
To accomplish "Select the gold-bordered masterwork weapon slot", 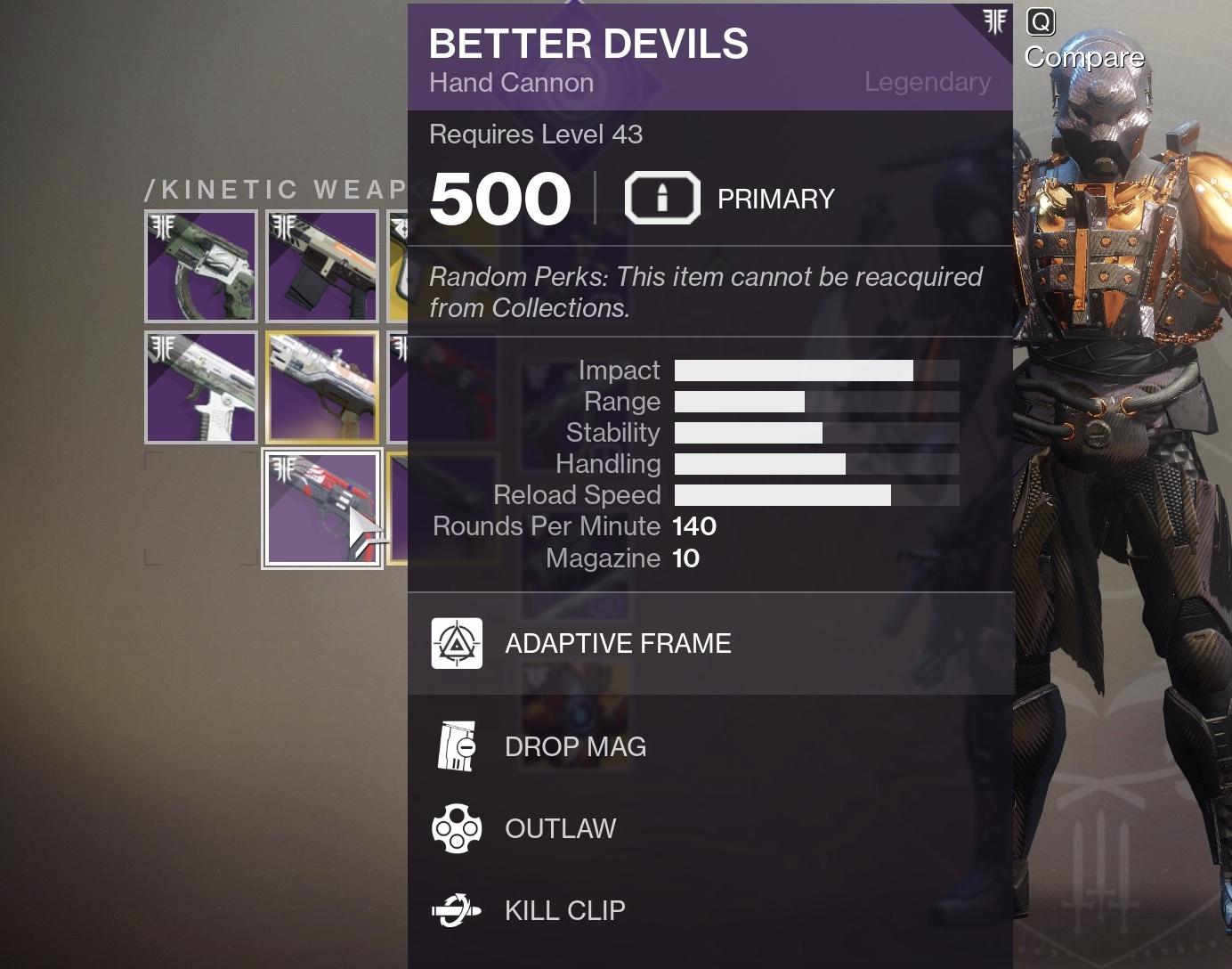I will pos(321,387).
